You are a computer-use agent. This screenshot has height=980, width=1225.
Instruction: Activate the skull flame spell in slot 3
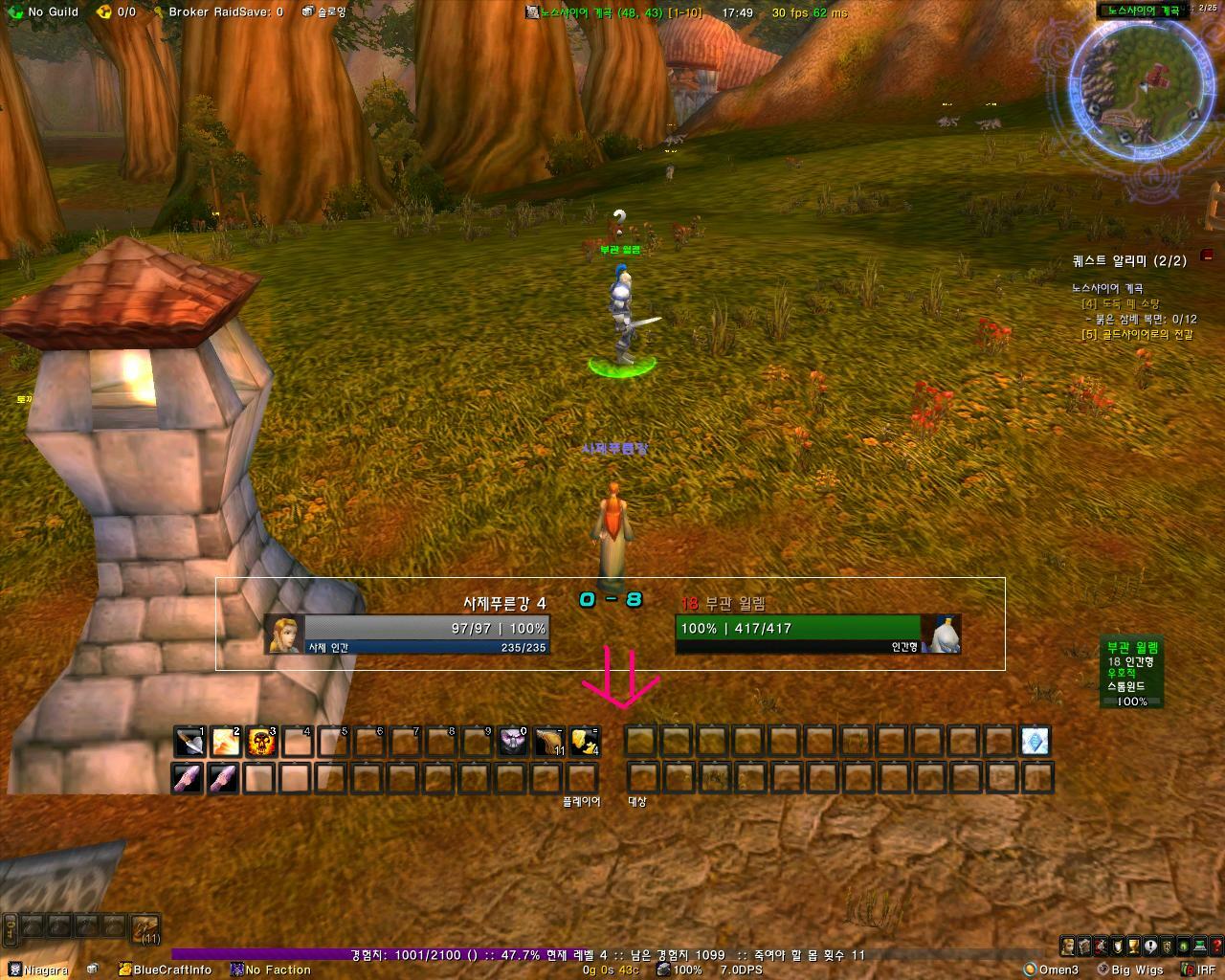[x=261, y=742]
